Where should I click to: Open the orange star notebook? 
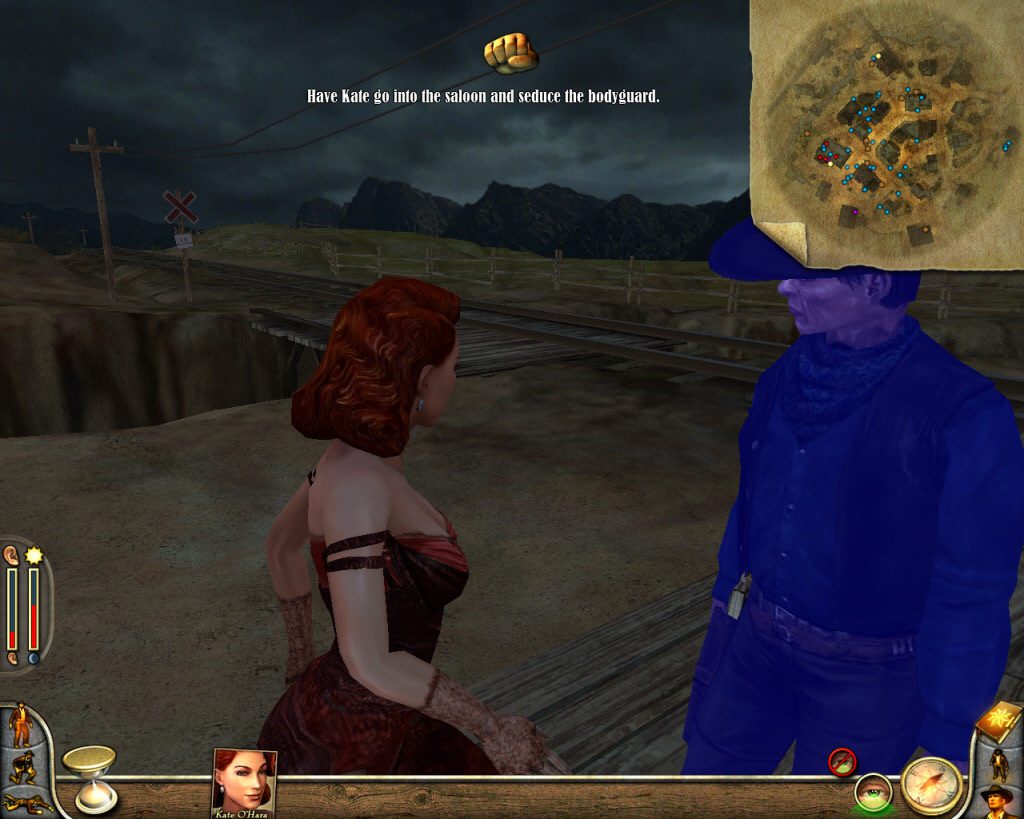(999, 721)
